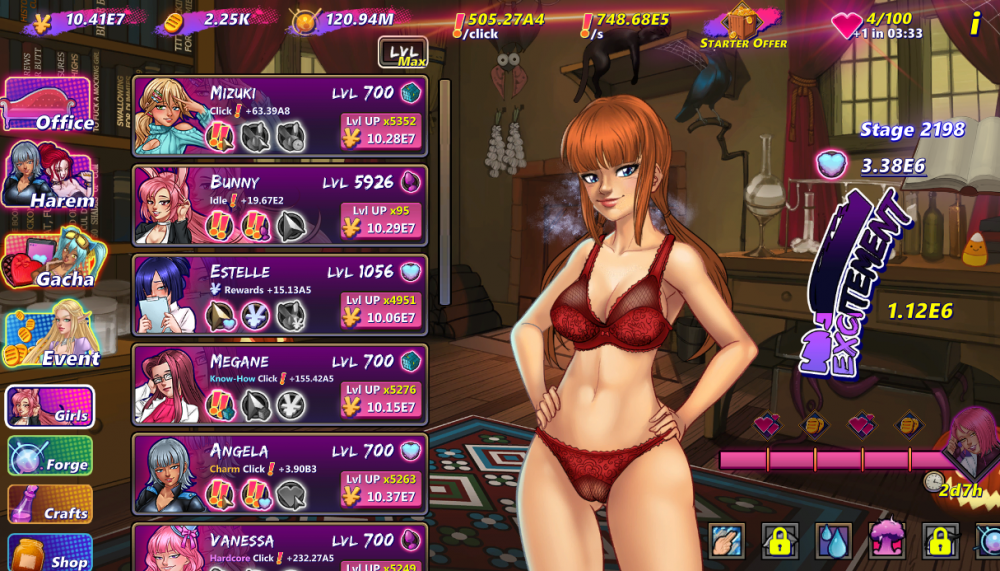Open the Office menu
1000x571 pixels.
49,106
